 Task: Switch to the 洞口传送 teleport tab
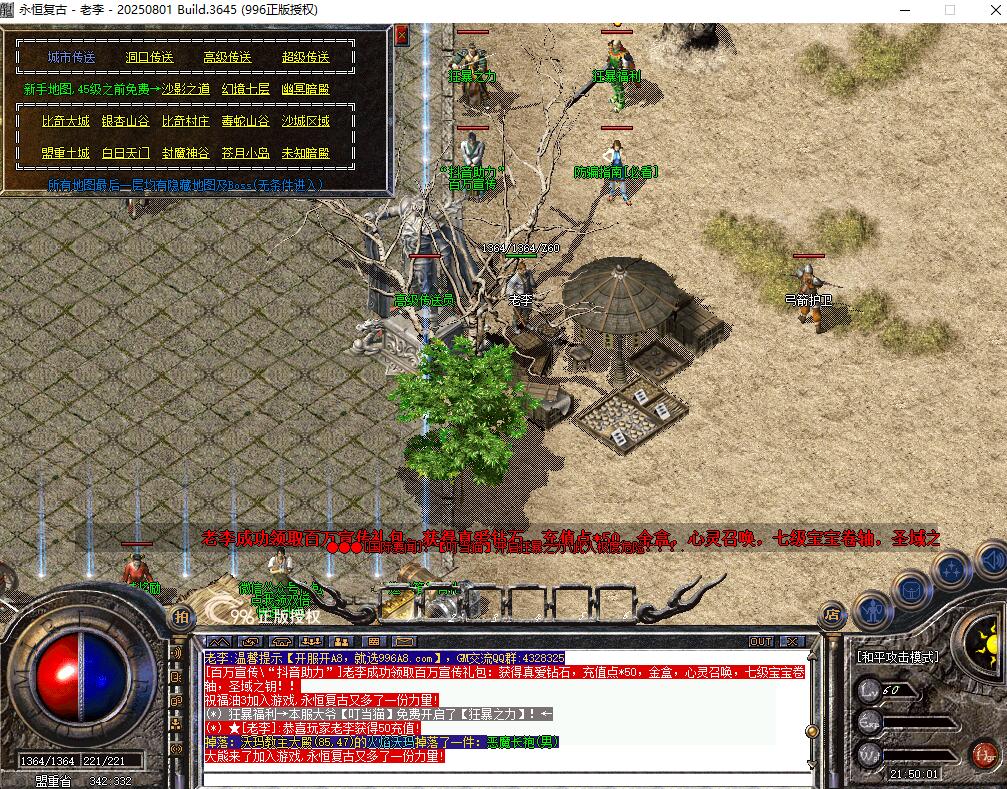[x=150, y=58]
